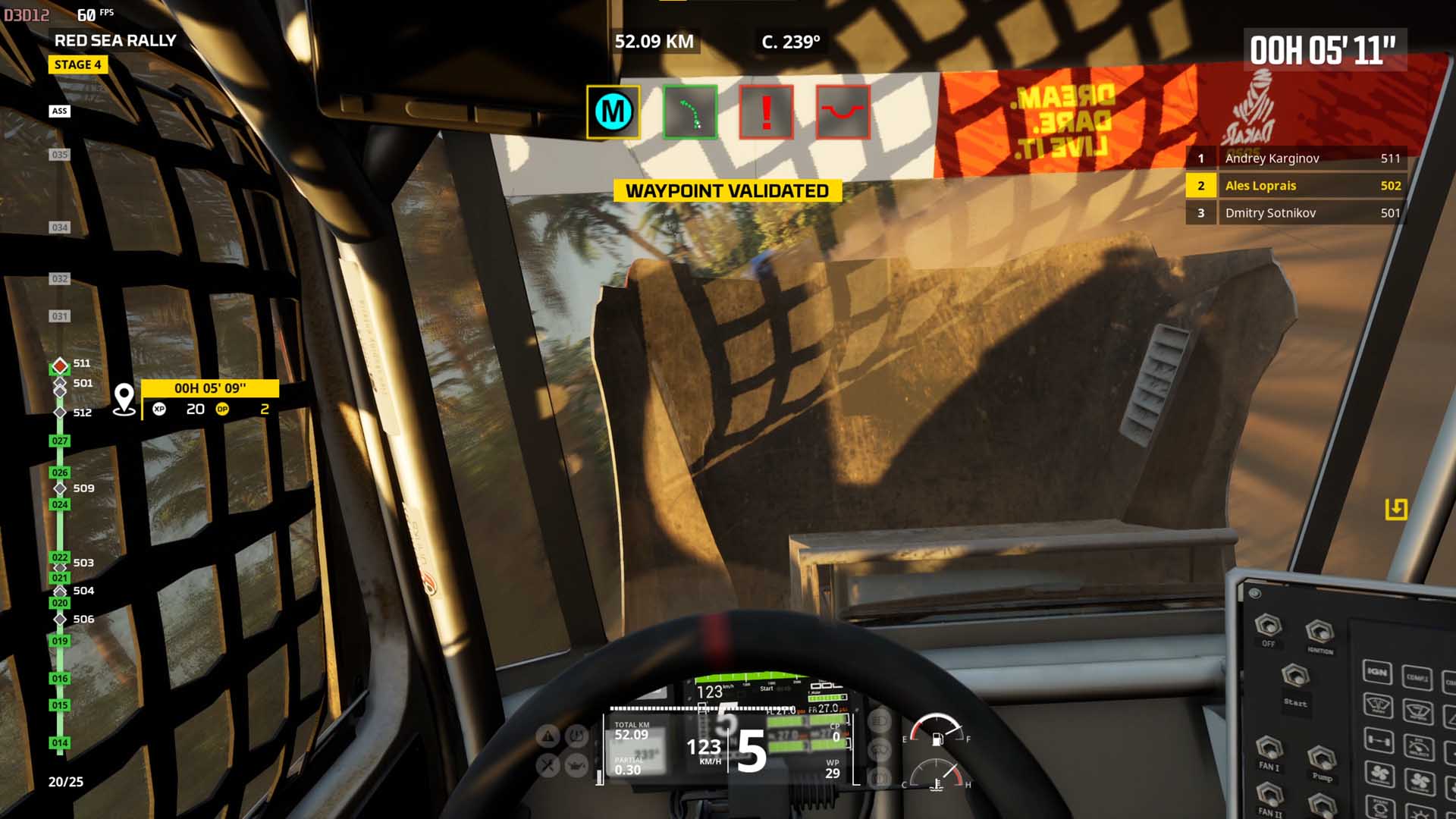Select the red exclamation danger icon
1456x819 pixels.
(766, 112)
